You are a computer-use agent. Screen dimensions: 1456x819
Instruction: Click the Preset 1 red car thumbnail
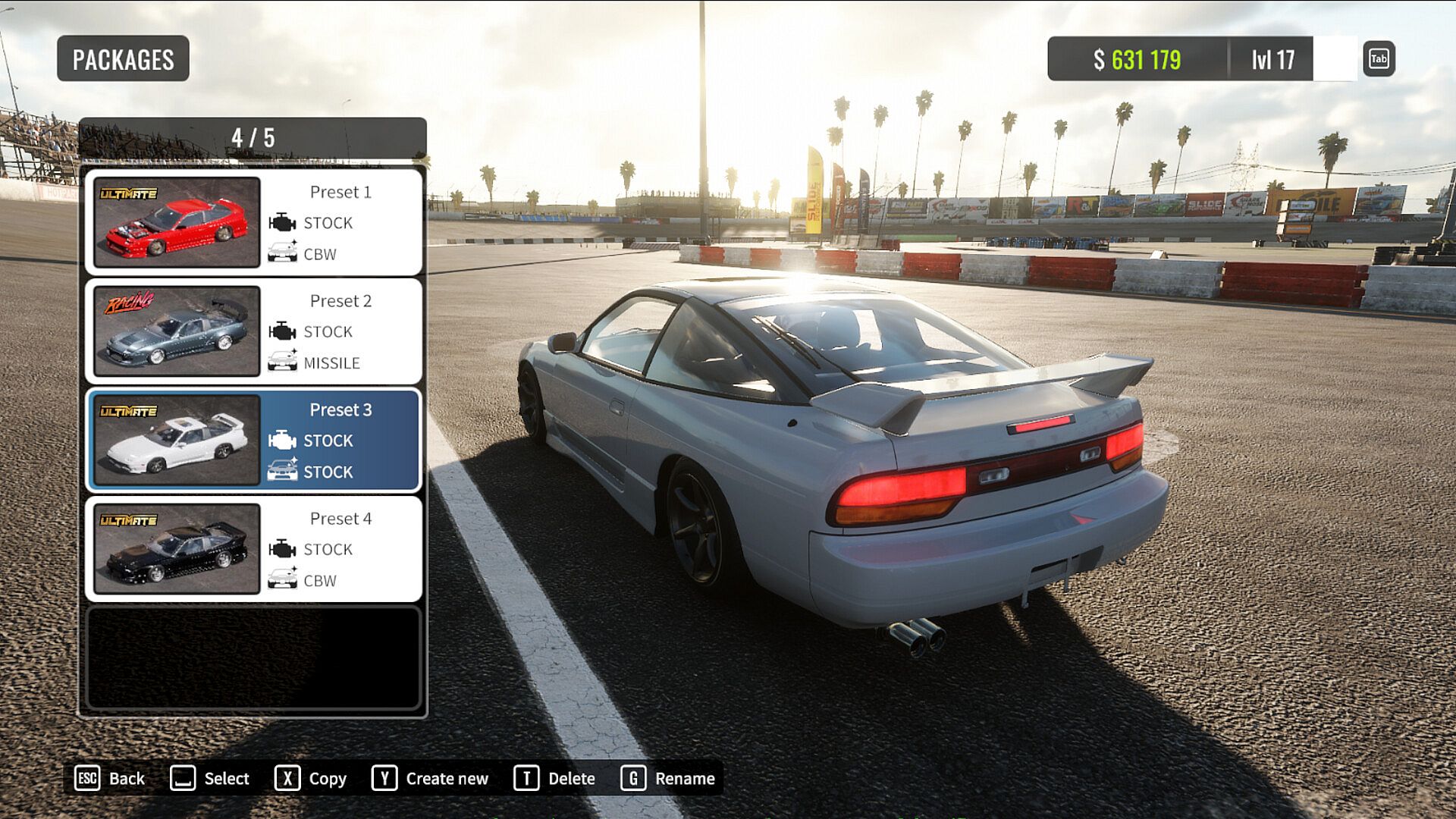[177, 222]
